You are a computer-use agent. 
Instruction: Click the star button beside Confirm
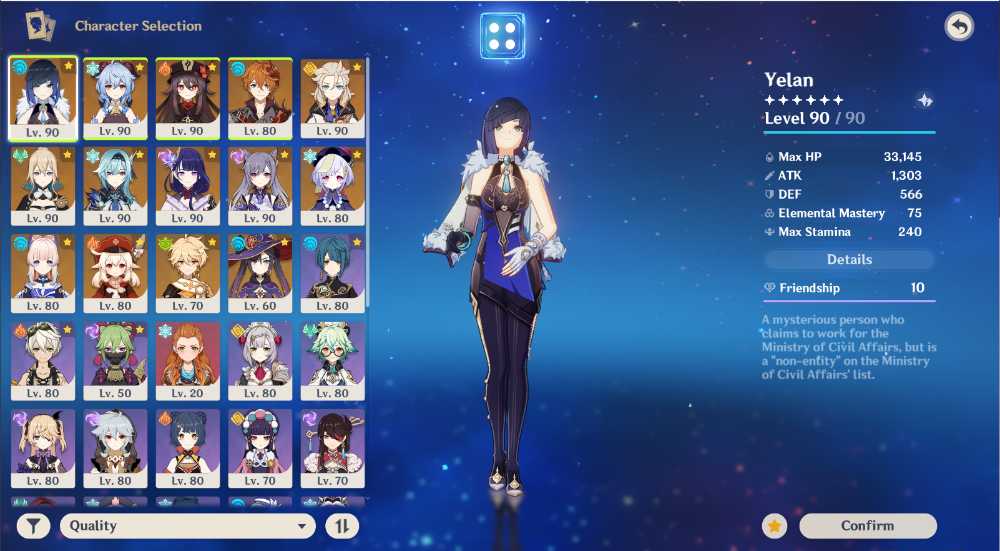(775, 526)
